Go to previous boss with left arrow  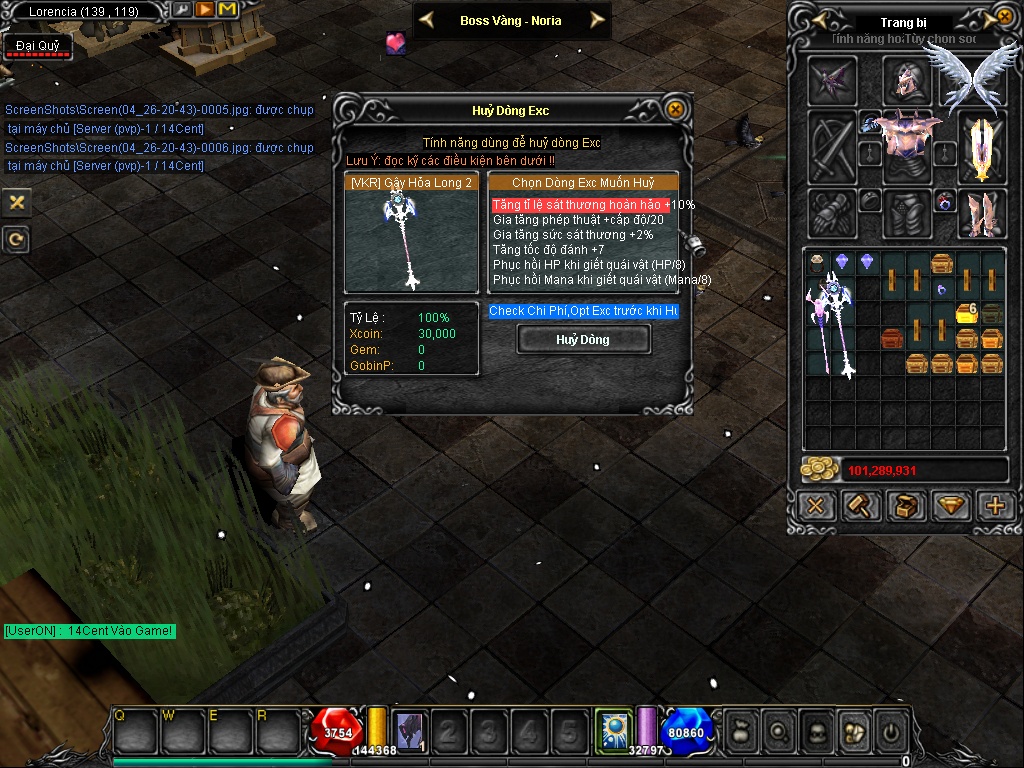pyautogui.click(x=426, y=20)
